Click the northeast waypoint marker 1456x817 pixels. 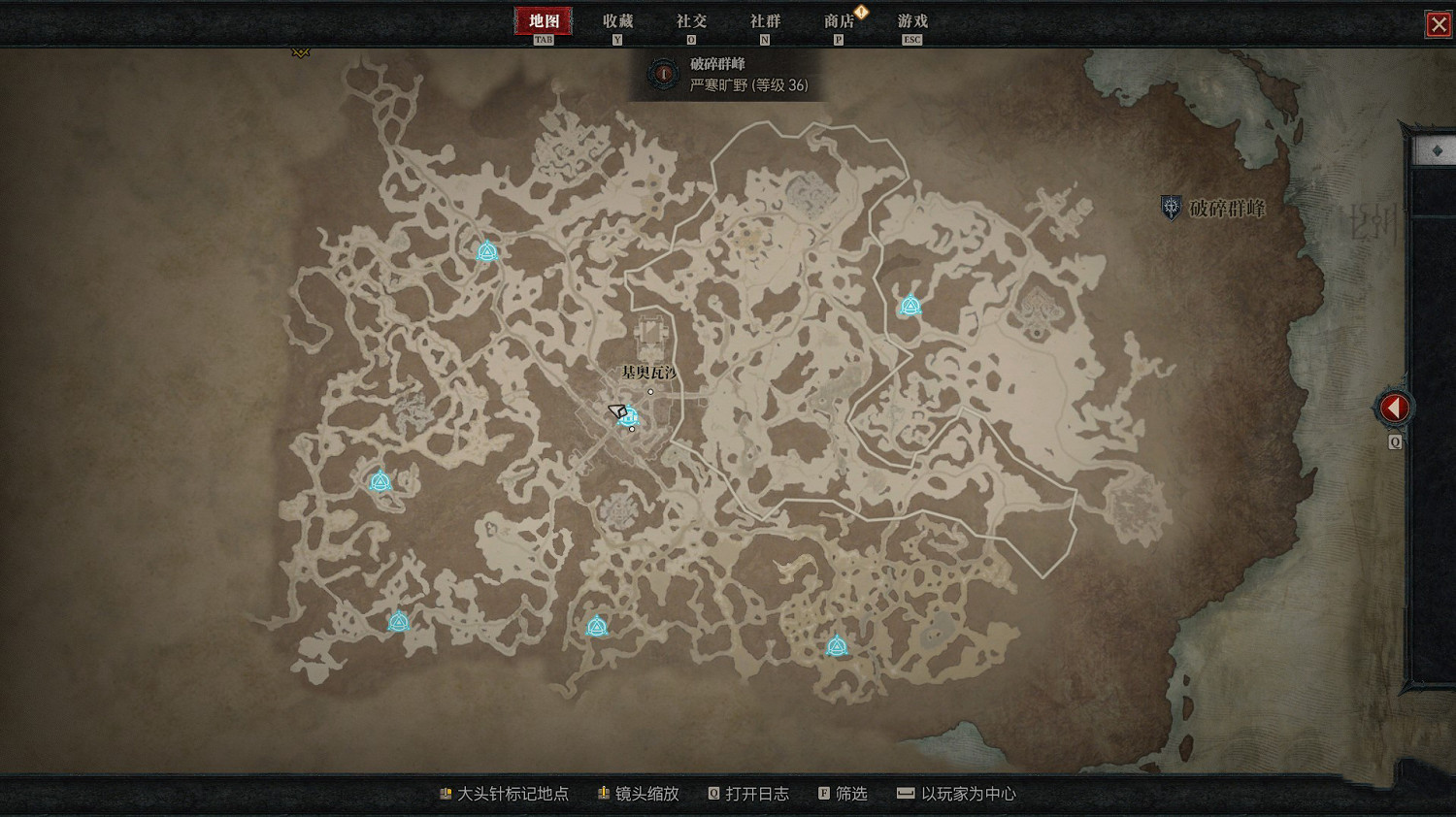coord(910,307)
